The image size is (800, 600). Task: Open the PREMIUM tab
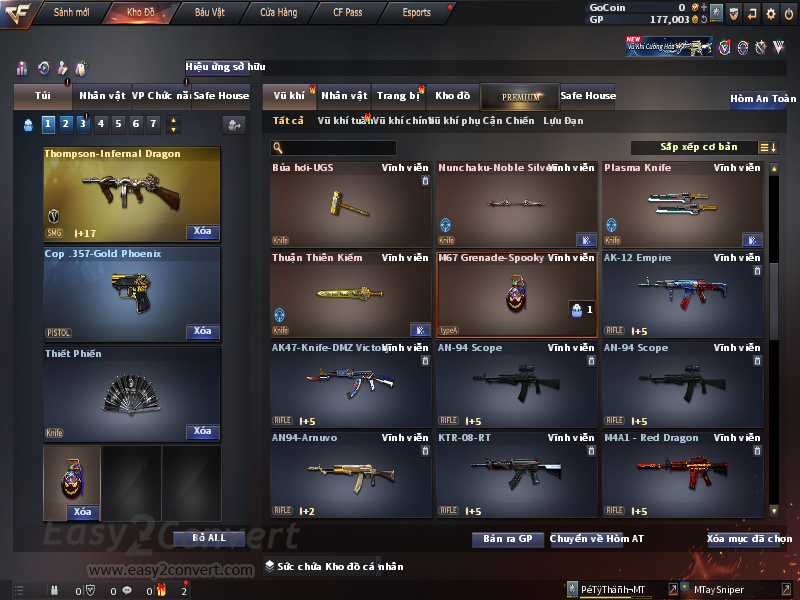521,96
